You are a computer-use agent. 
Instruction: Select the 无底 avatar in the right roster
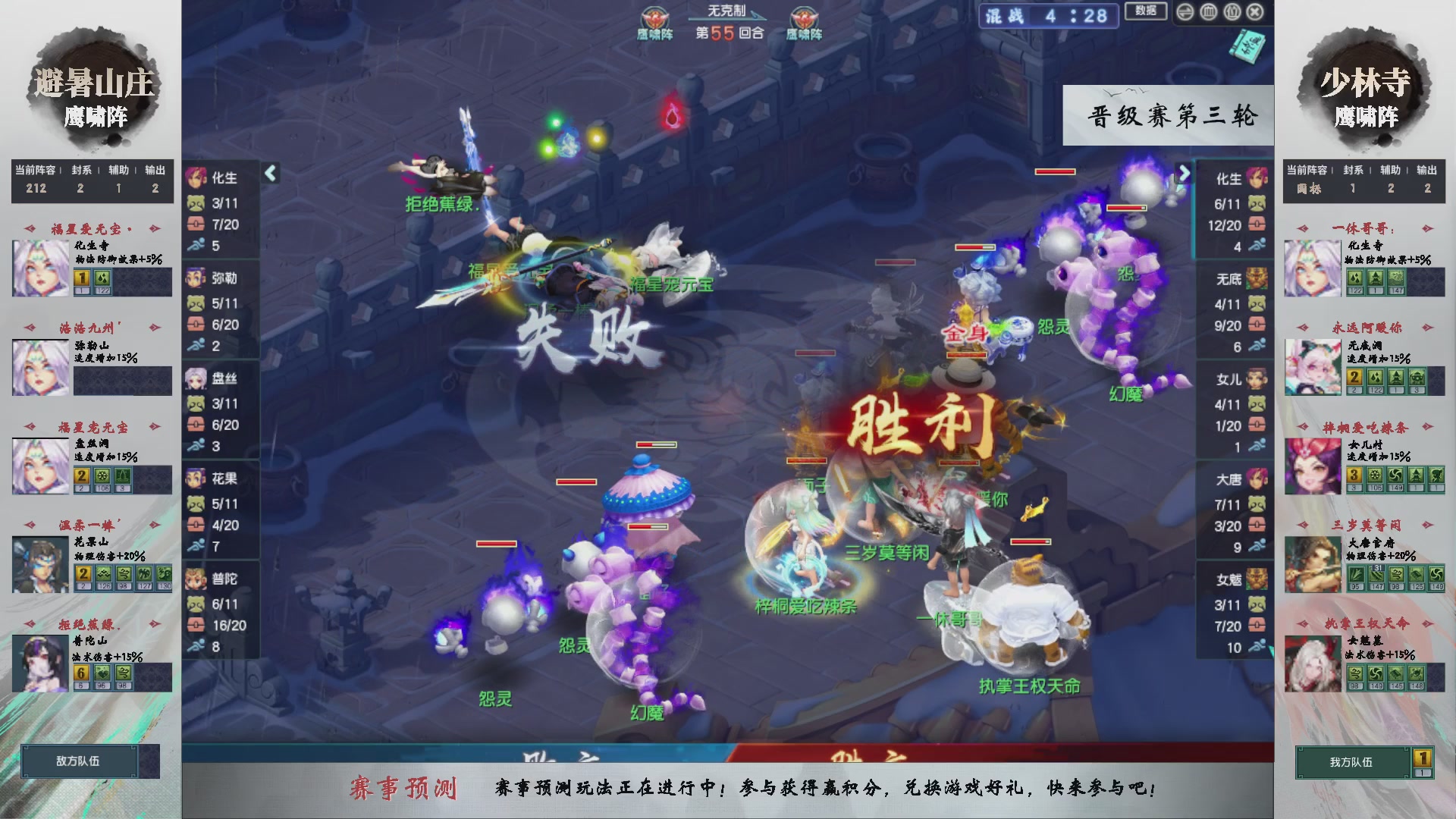coord(1257,279)
